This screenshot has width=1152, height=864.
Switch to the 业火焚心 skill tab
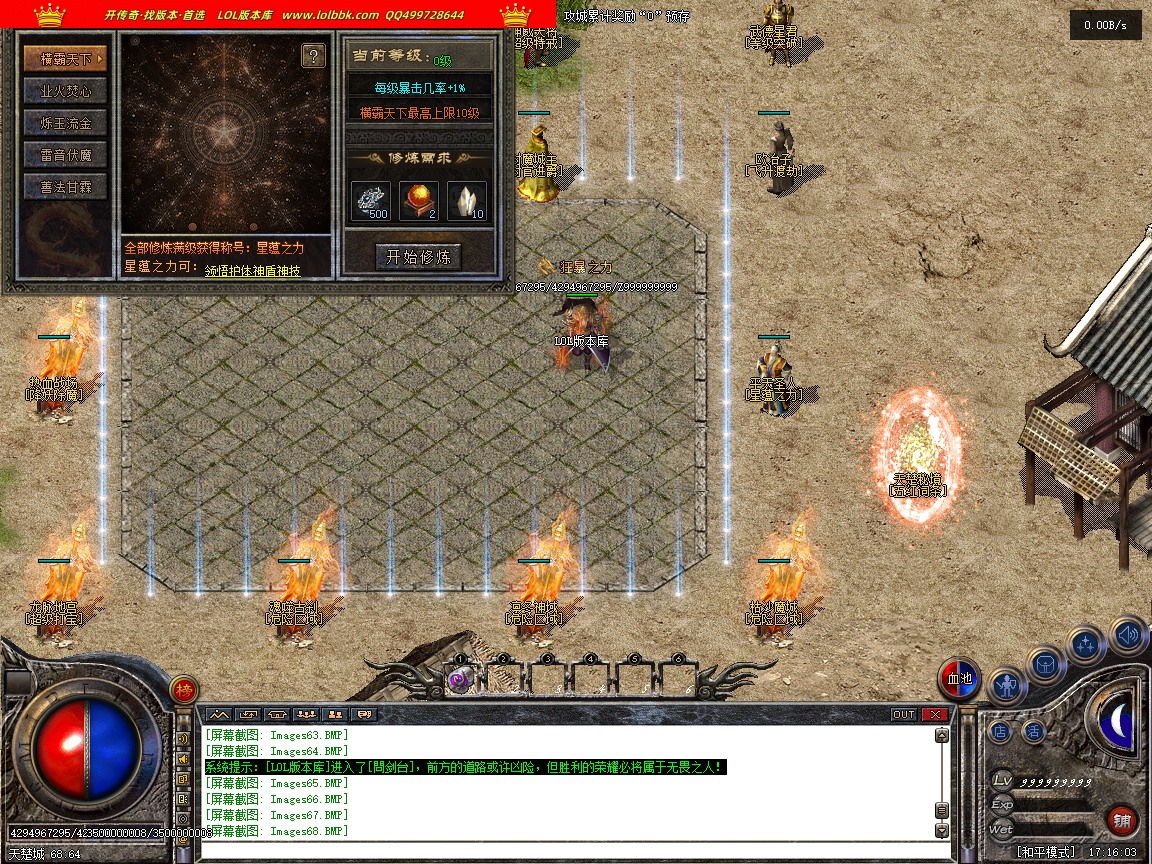(x=65, y=91)
